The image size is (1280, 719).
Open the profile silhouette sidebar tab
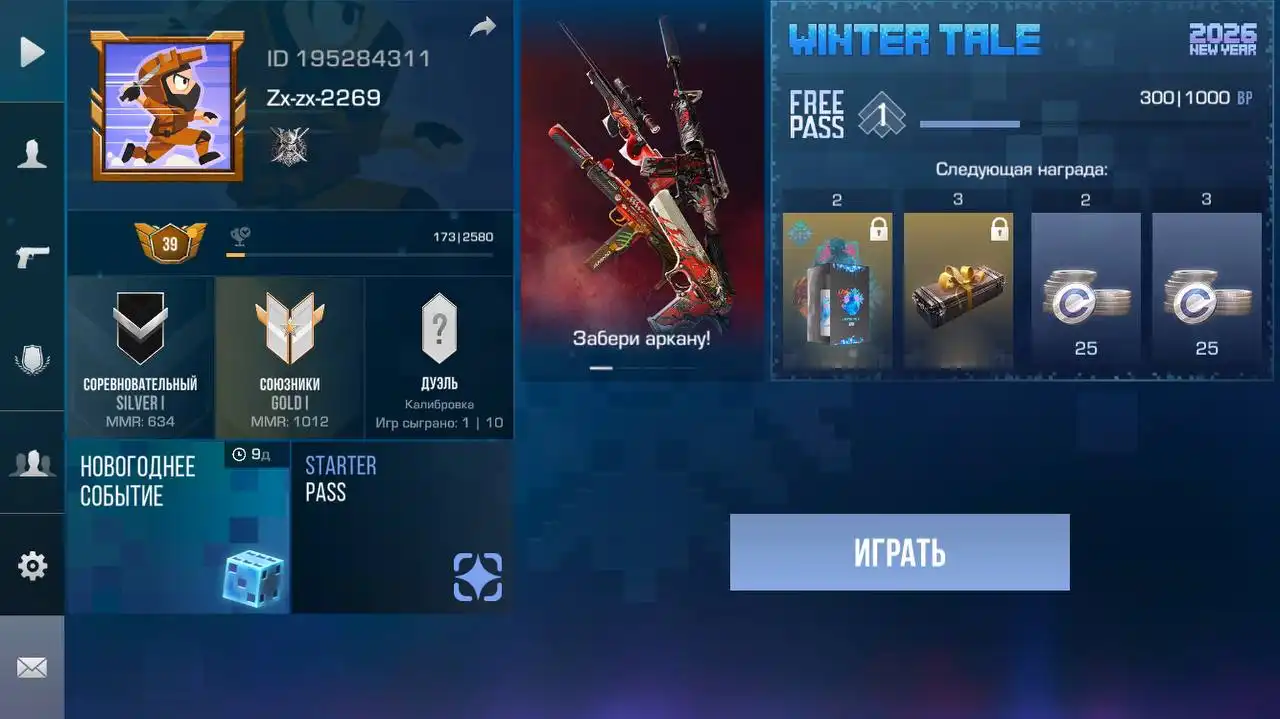tap(32, 154)
